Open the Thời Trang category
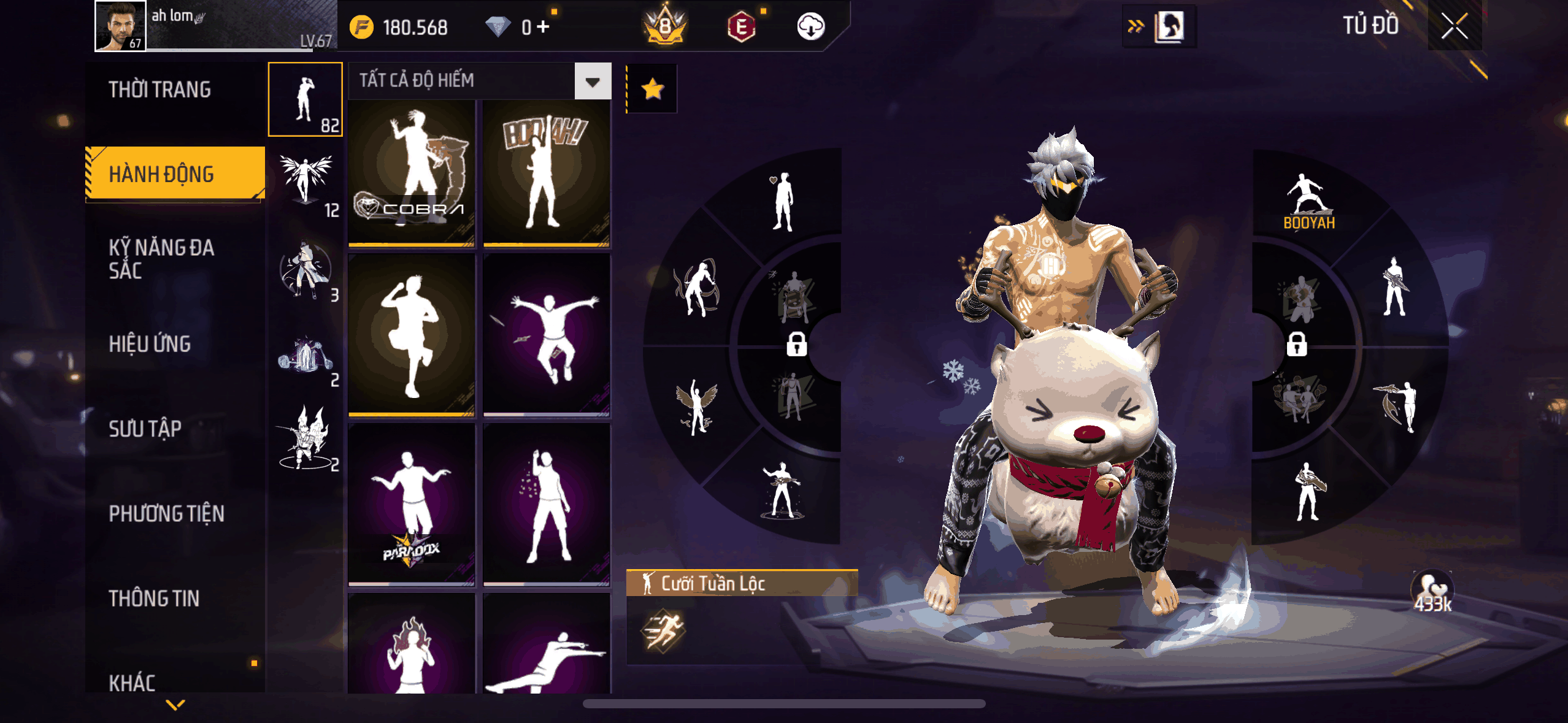1568x723 pixels. click(159, 90)
